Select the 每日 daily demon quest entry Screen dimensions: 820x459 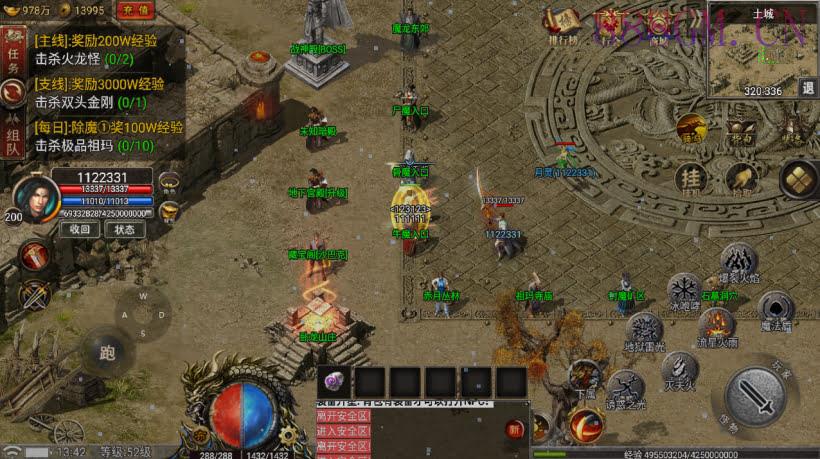coord(108,136)
